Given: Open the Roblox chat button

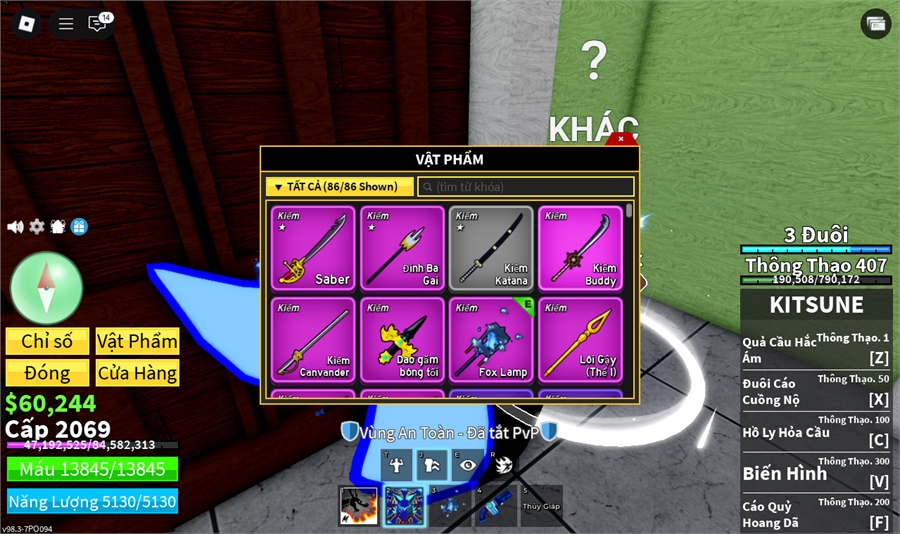Looking at the screenshot, I should pyautogui.click(x=98, y=23).
